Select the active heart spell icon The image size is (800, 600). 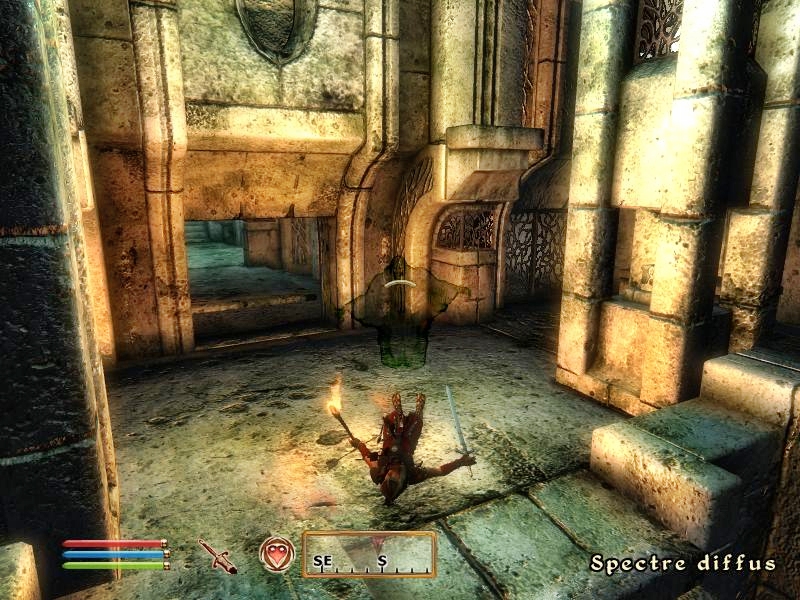pos(277,554)
